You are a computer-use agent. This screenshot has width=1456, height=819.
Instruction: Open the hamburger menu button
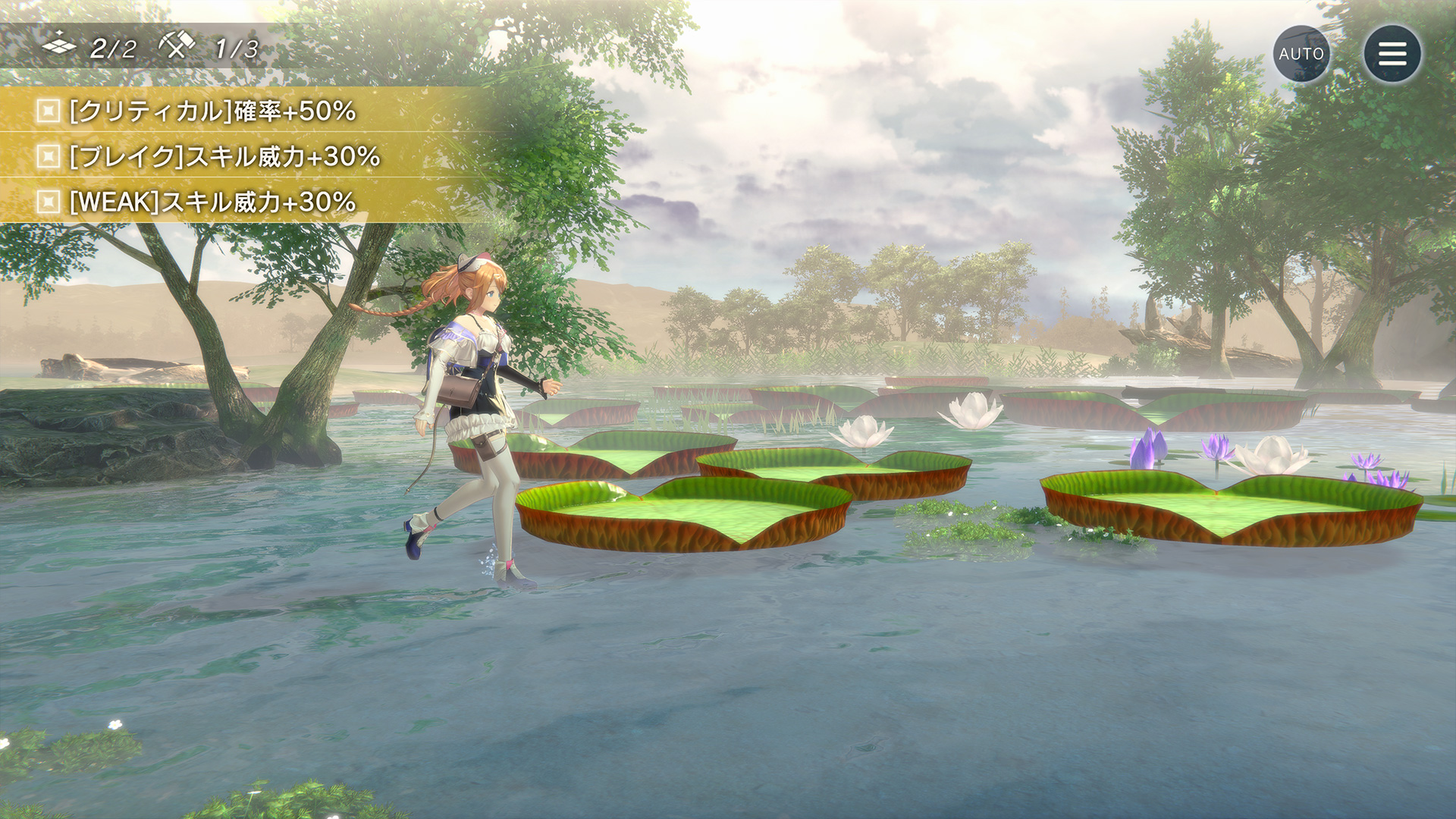pos(1392,54)
